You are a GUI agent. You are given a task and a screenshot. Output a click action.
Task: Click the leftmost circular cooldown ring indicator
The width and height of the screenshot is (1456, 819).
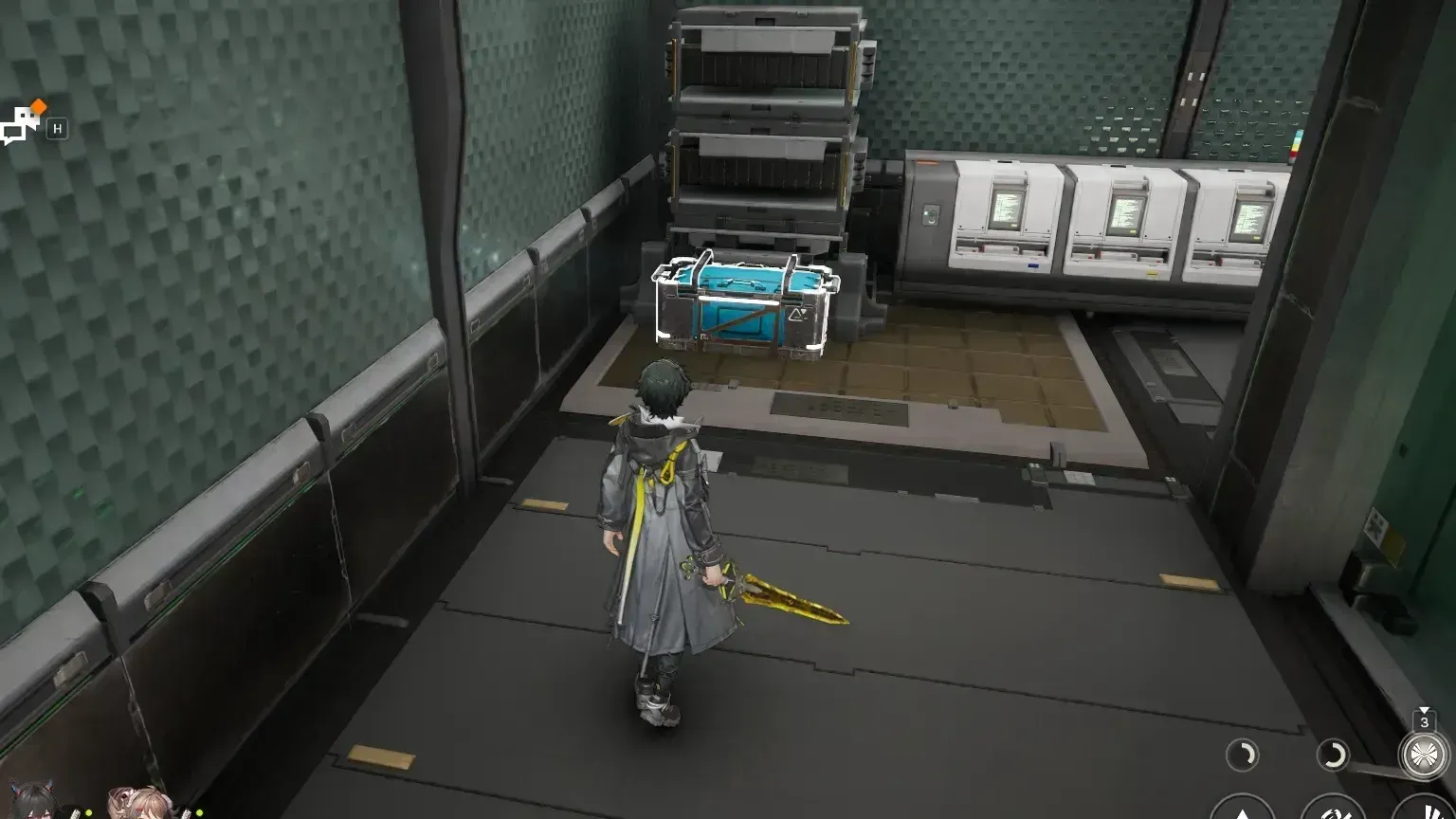[1242, 753]
